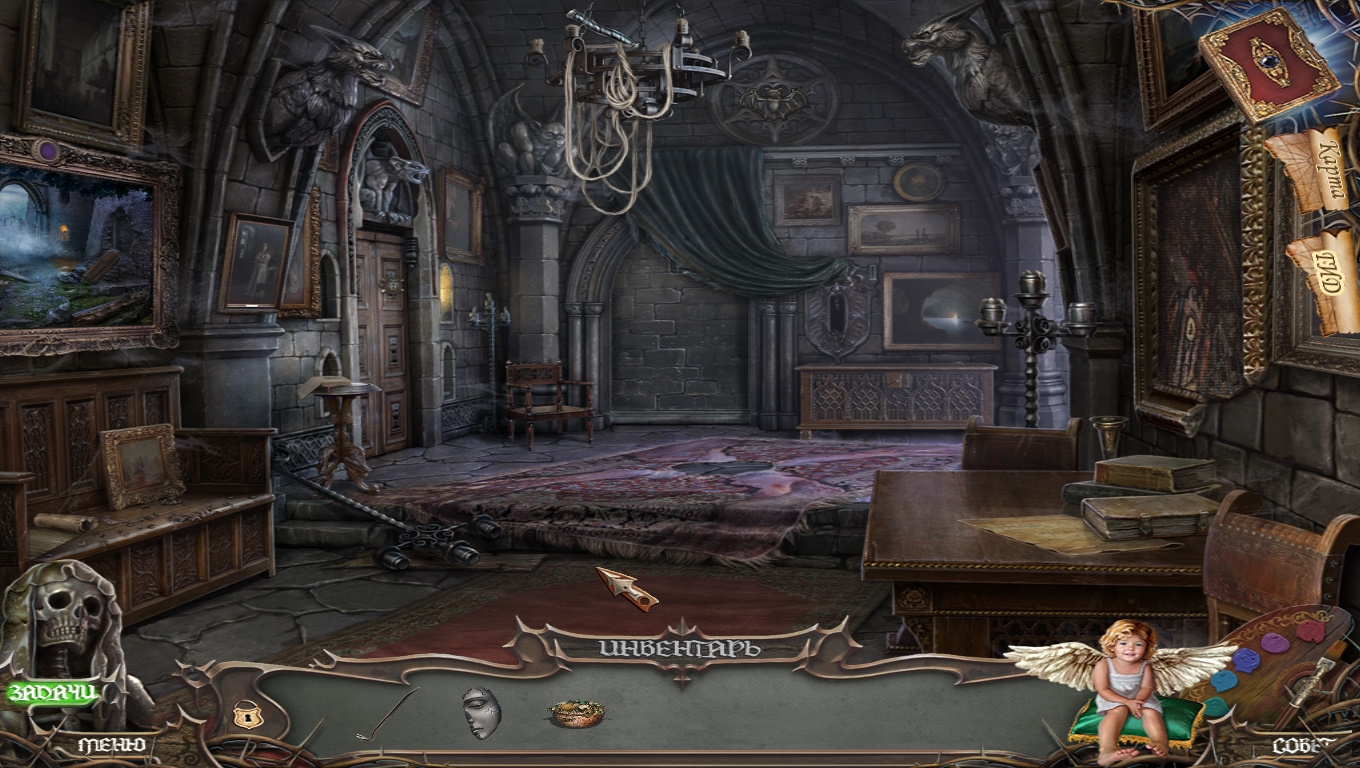Click the Инвентарь panel header

(x=680, y=648)
